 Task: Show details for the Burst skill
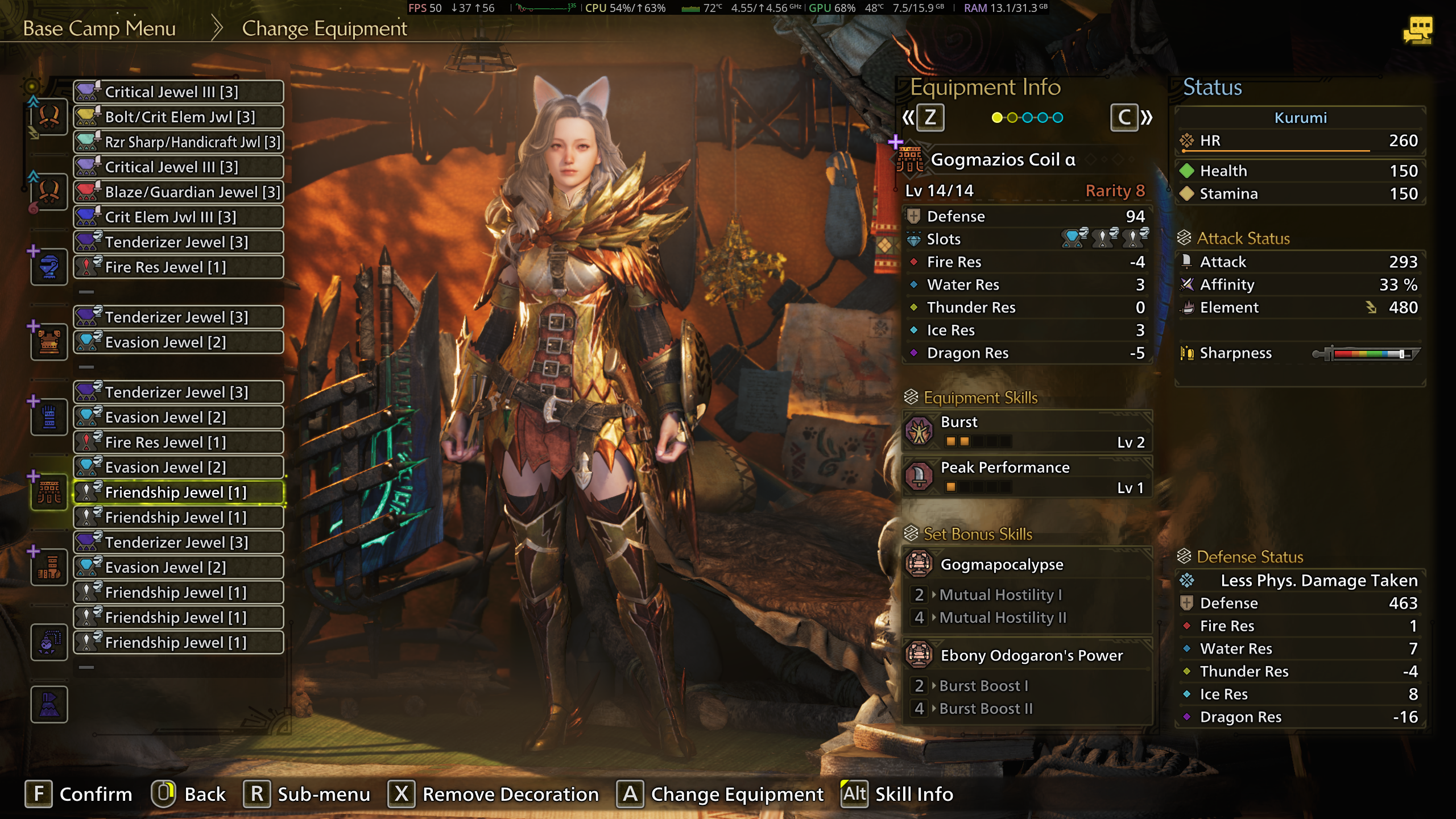point(1027,431)
